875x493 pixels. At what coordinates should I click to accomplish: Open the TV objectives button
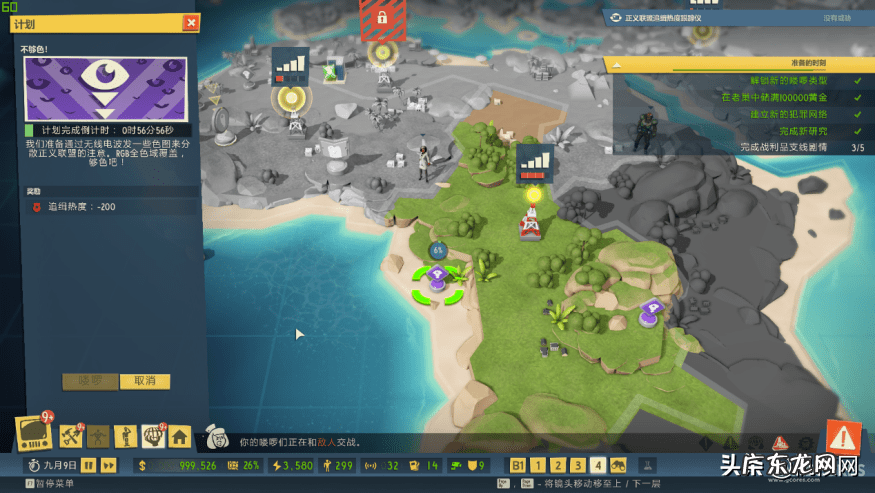click(x=34, y=432)
